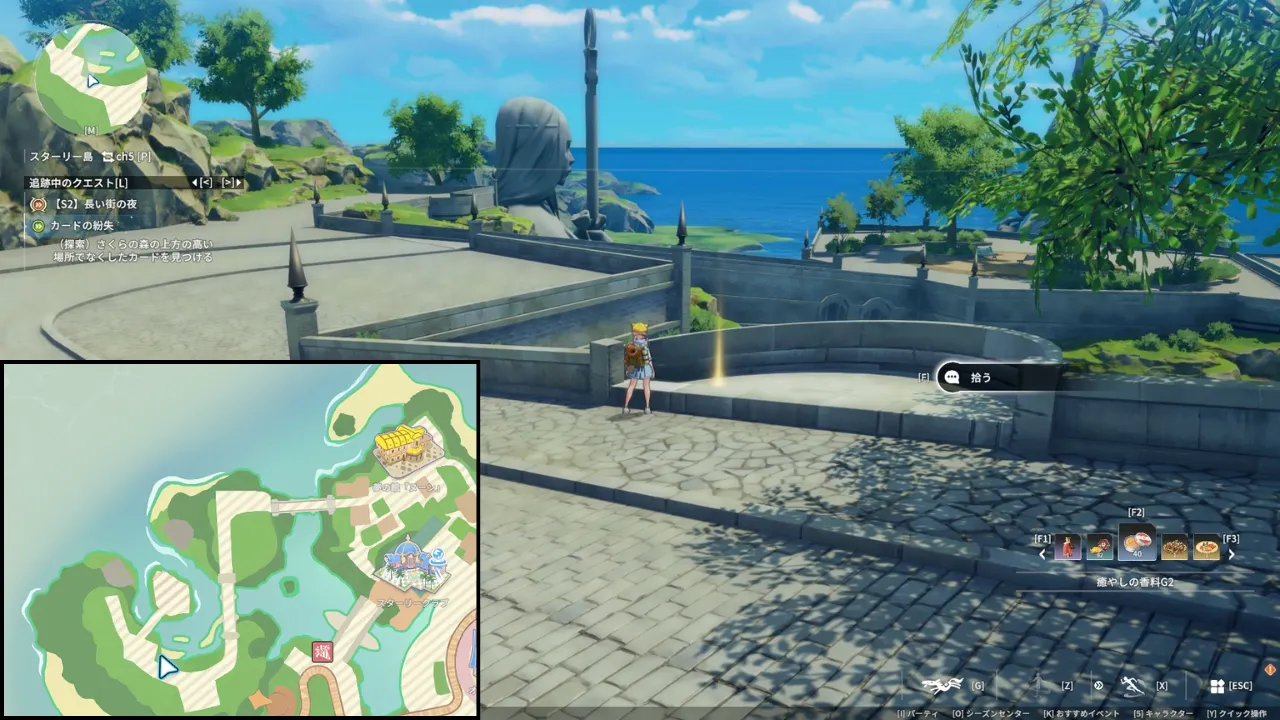Select the brown fried dish slot
1280x720 pixels.
coord(1175,547)
